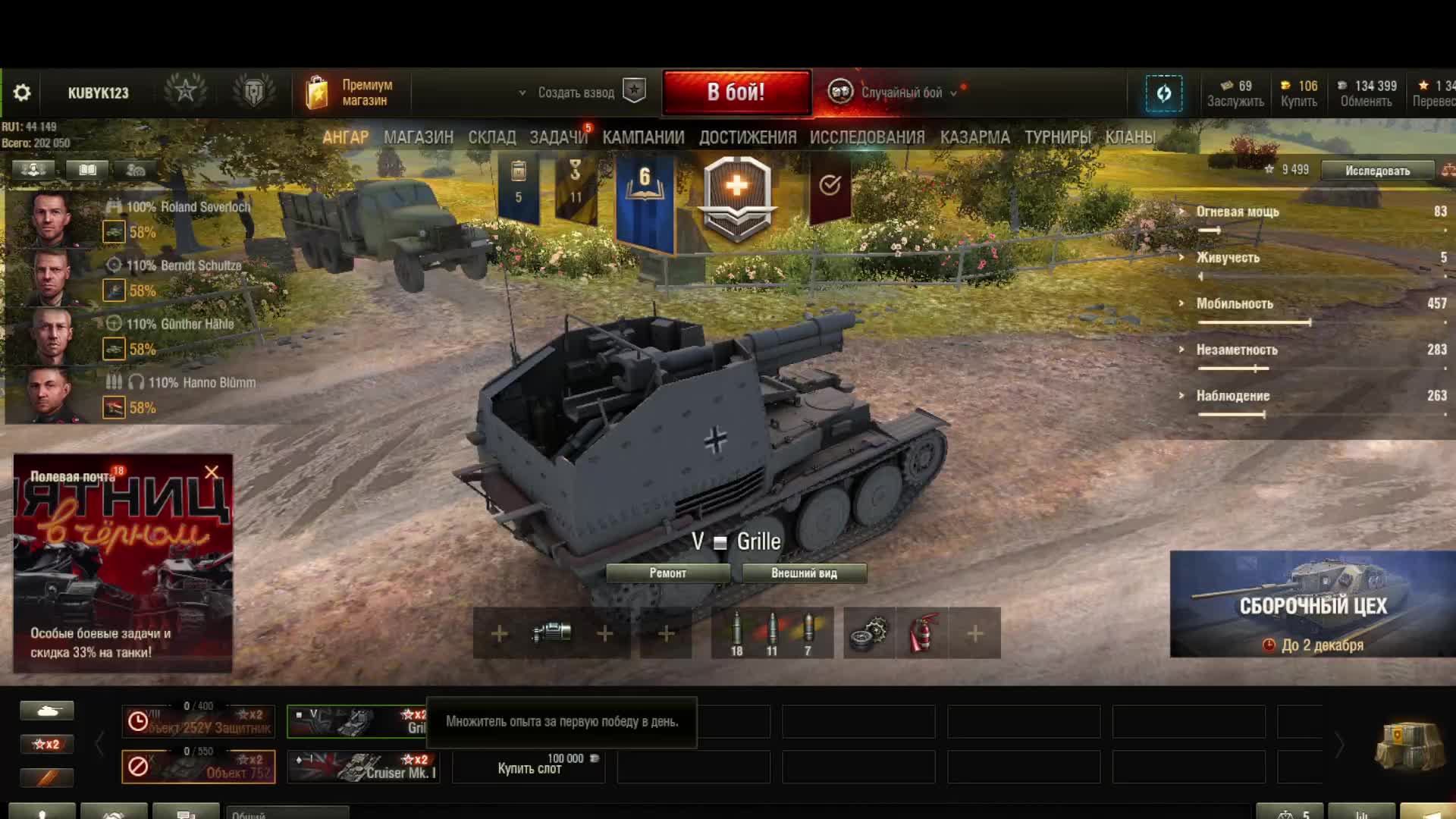Select the Cruiser Mk. I tank

click(366, 767)
